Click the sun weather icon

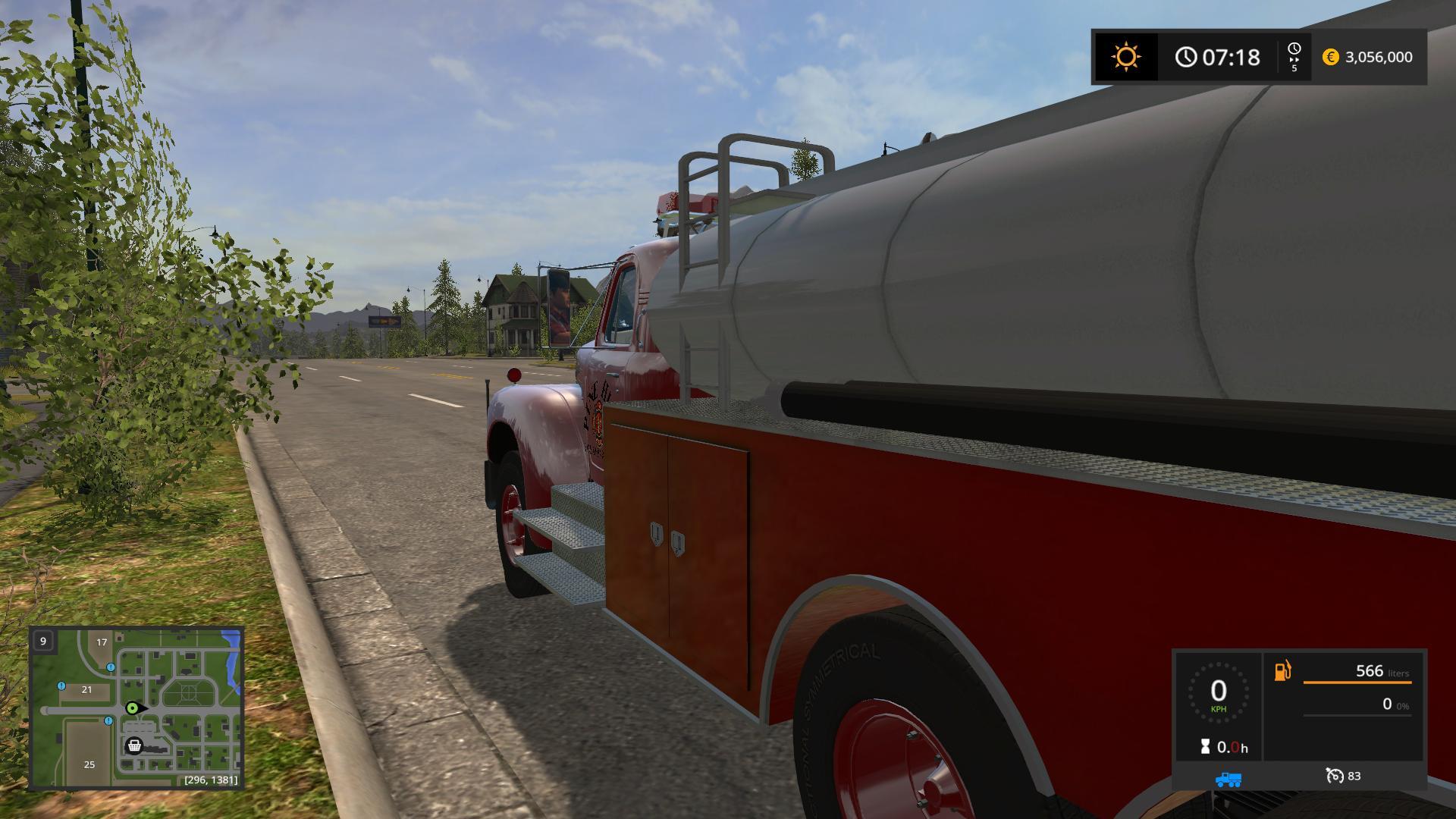point(1125,57)
